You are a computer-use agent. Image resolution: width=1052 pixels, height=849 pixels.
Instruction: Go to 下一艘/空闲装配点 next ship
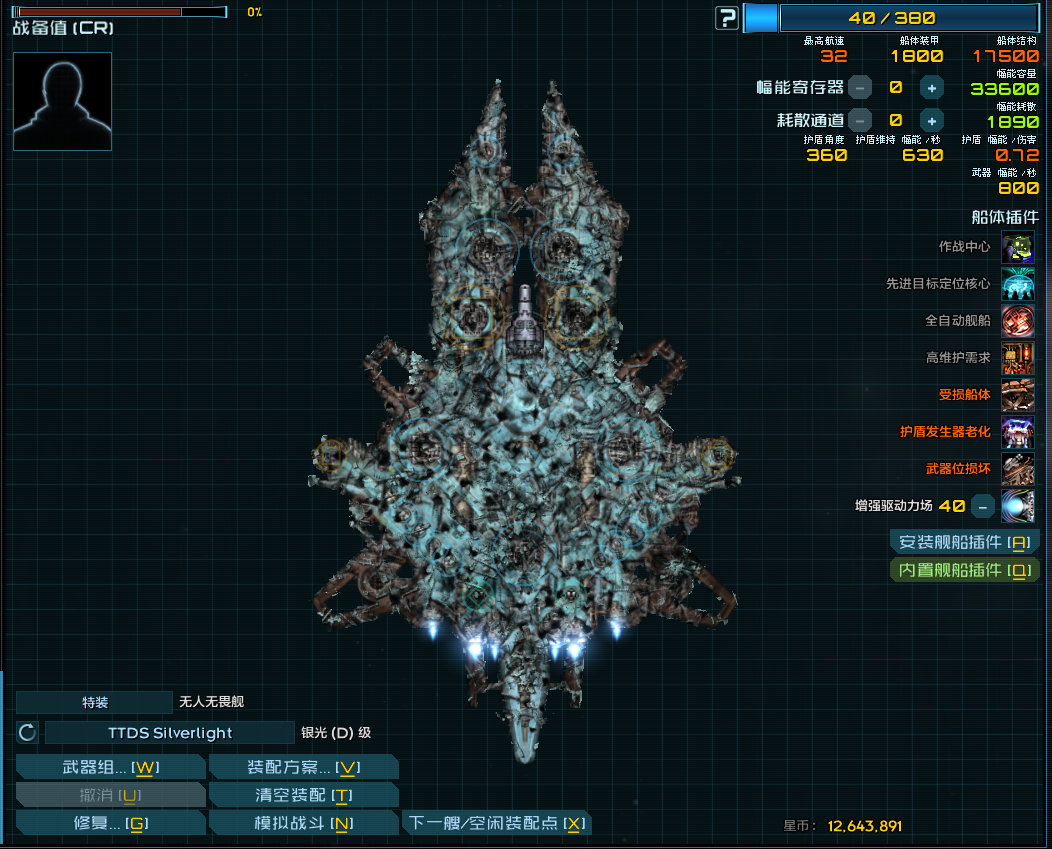pos(496,824)
